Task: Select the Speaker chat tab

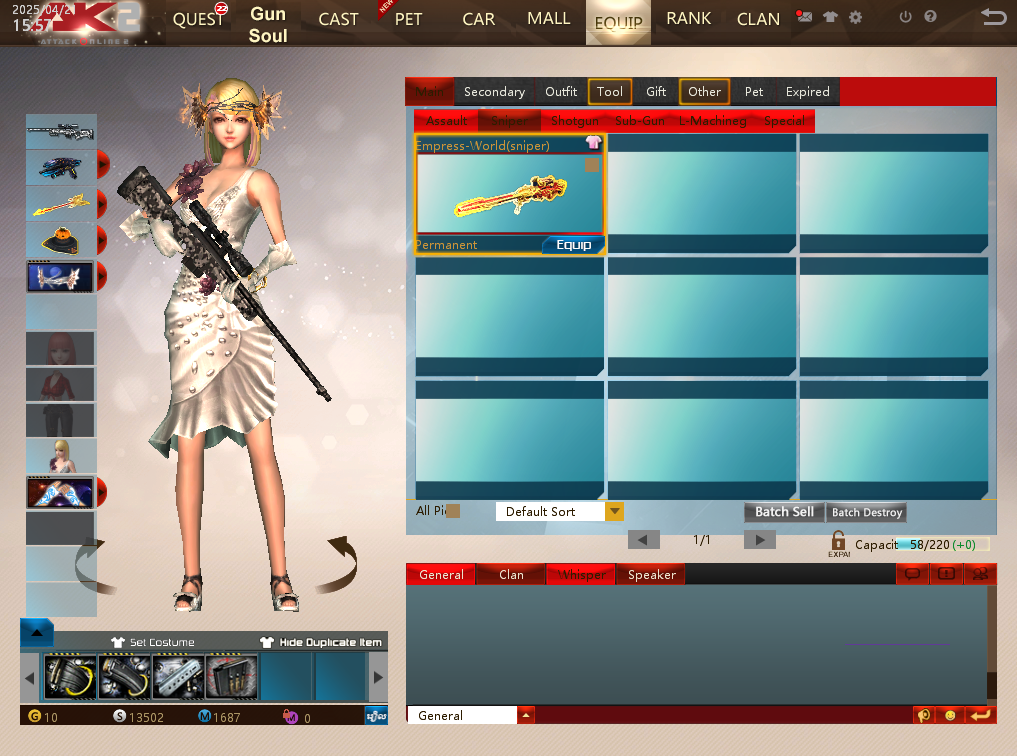Action: 652,575
